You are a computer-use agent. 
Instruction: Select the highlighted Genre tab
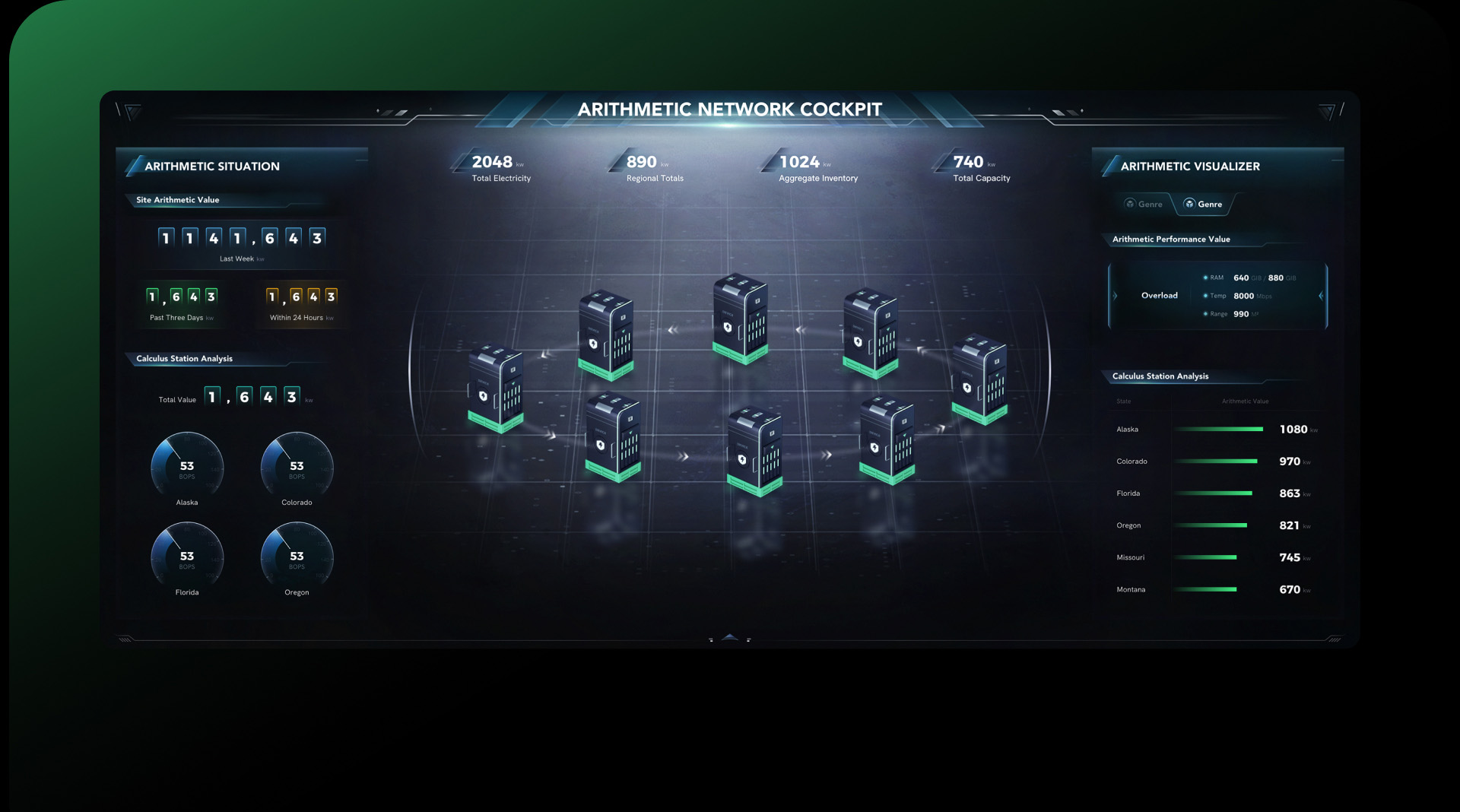pyautogui.click(x=1204, y=204)
